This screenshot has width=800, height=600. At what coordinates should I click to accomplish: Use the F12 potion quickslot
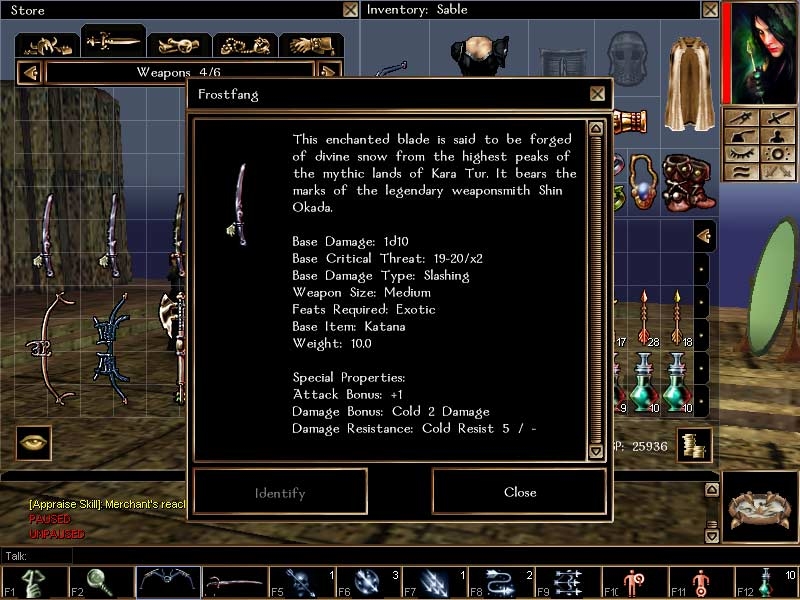pyautogui.click(x=766, y=582)
